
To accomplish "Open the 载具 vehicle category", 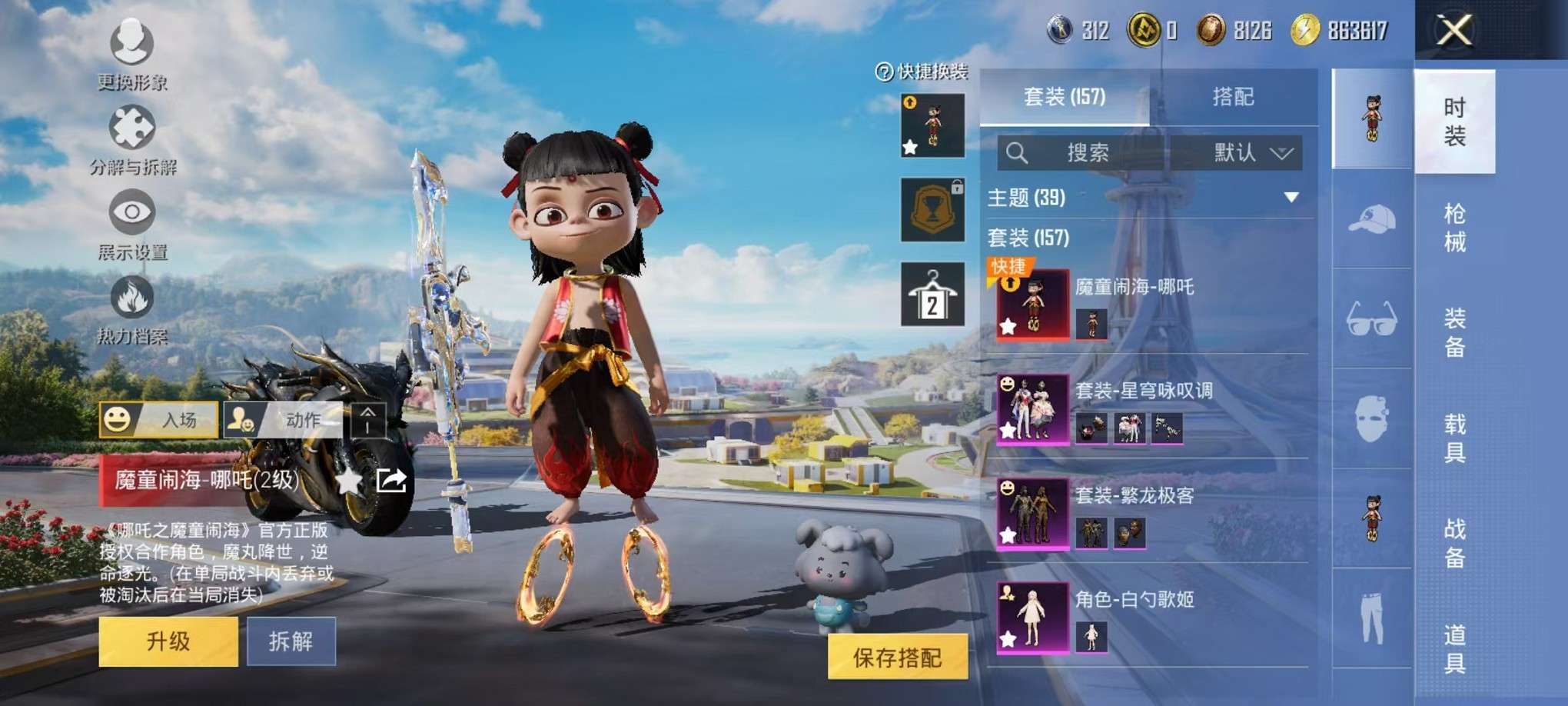I will (1454, 438).
